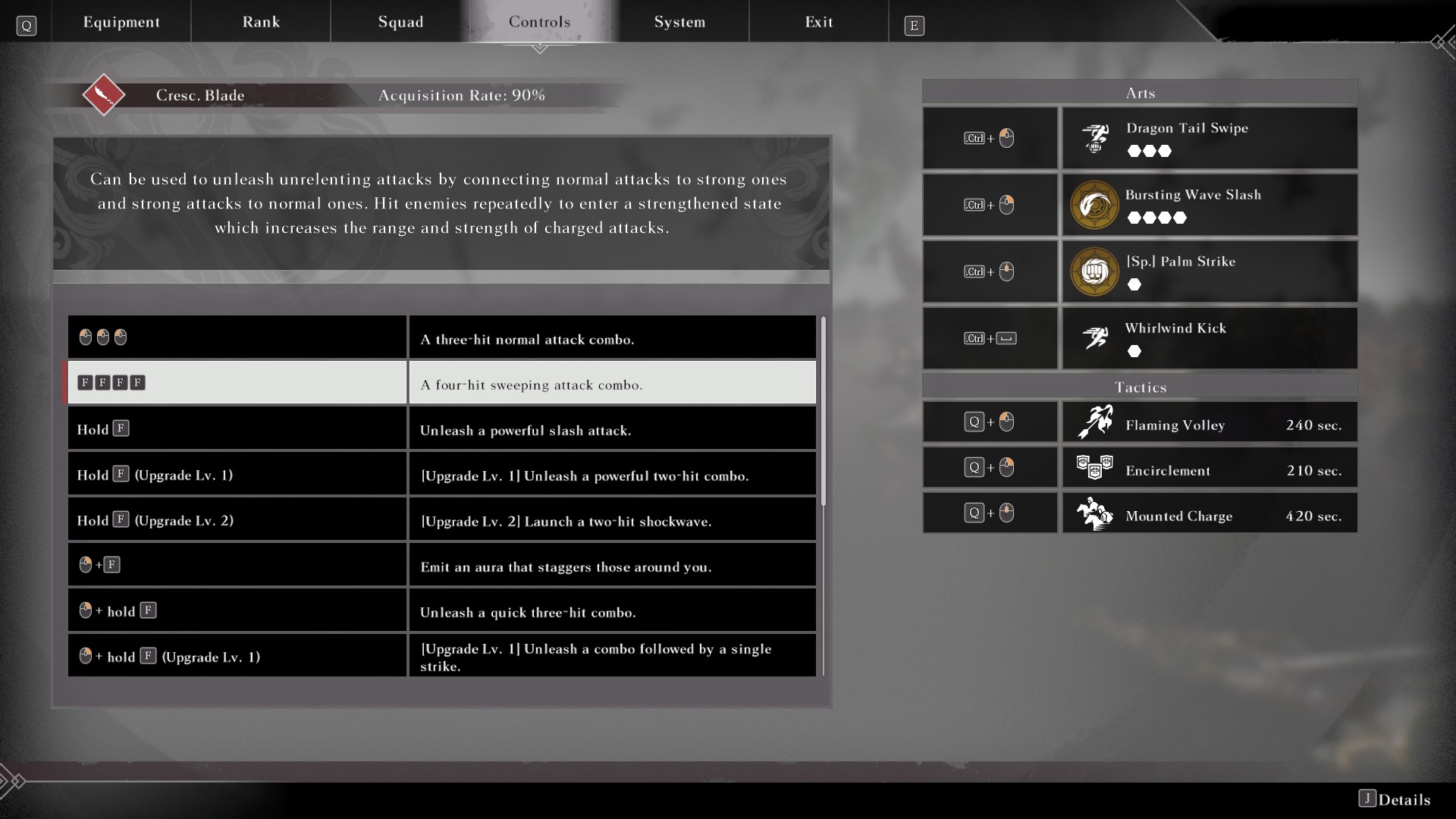Choose the powerful two-hit combo row
Screen dimensions: 1456x819
pos(441,475)
